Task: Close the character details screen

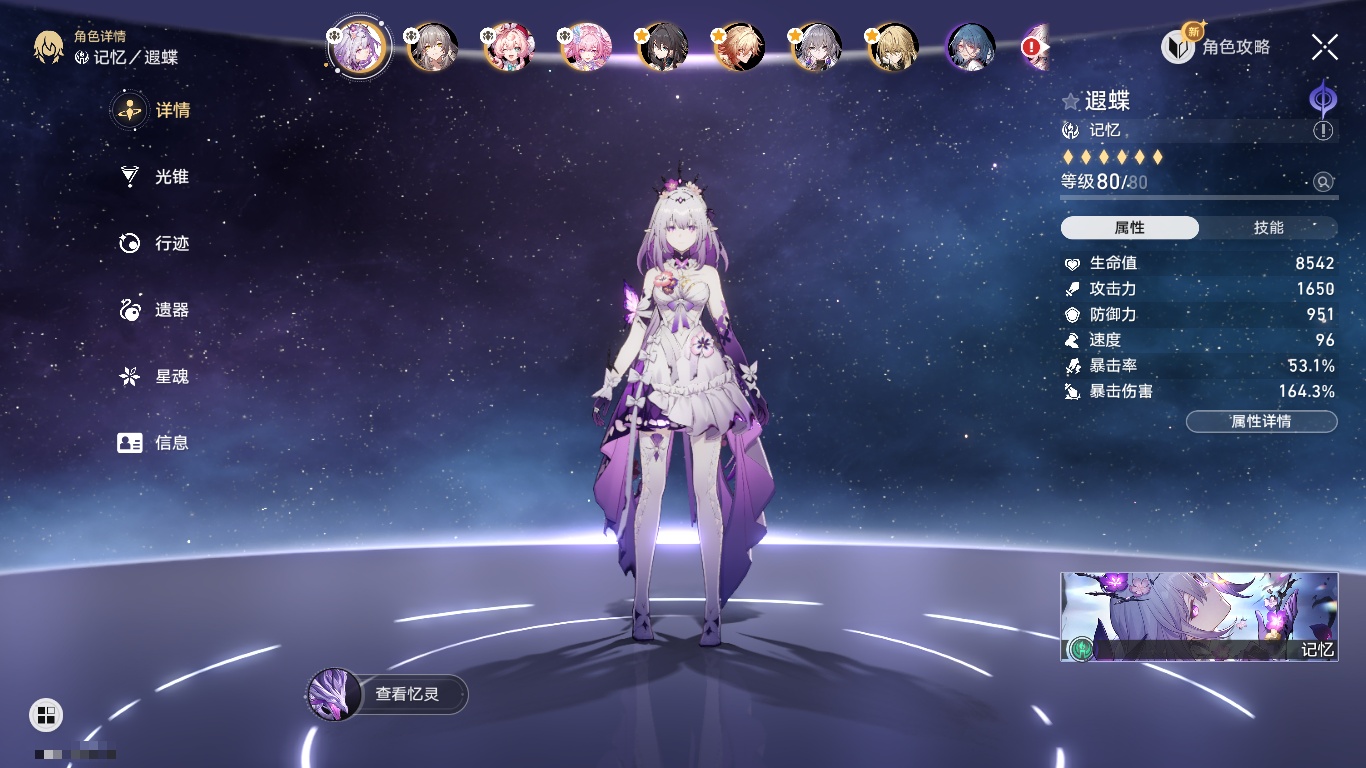Action: point(1325,46)
